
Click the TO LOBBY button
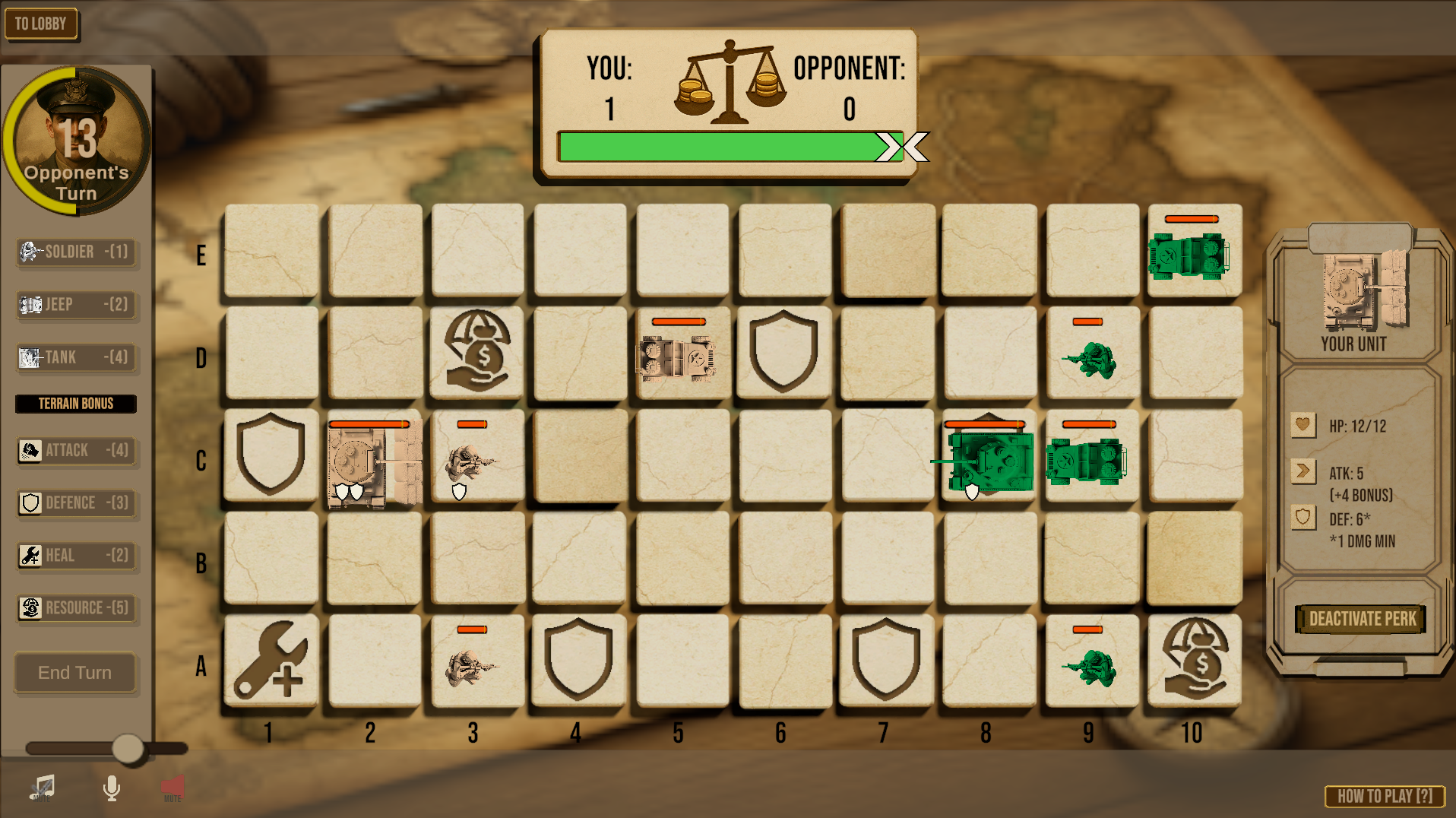42,24
